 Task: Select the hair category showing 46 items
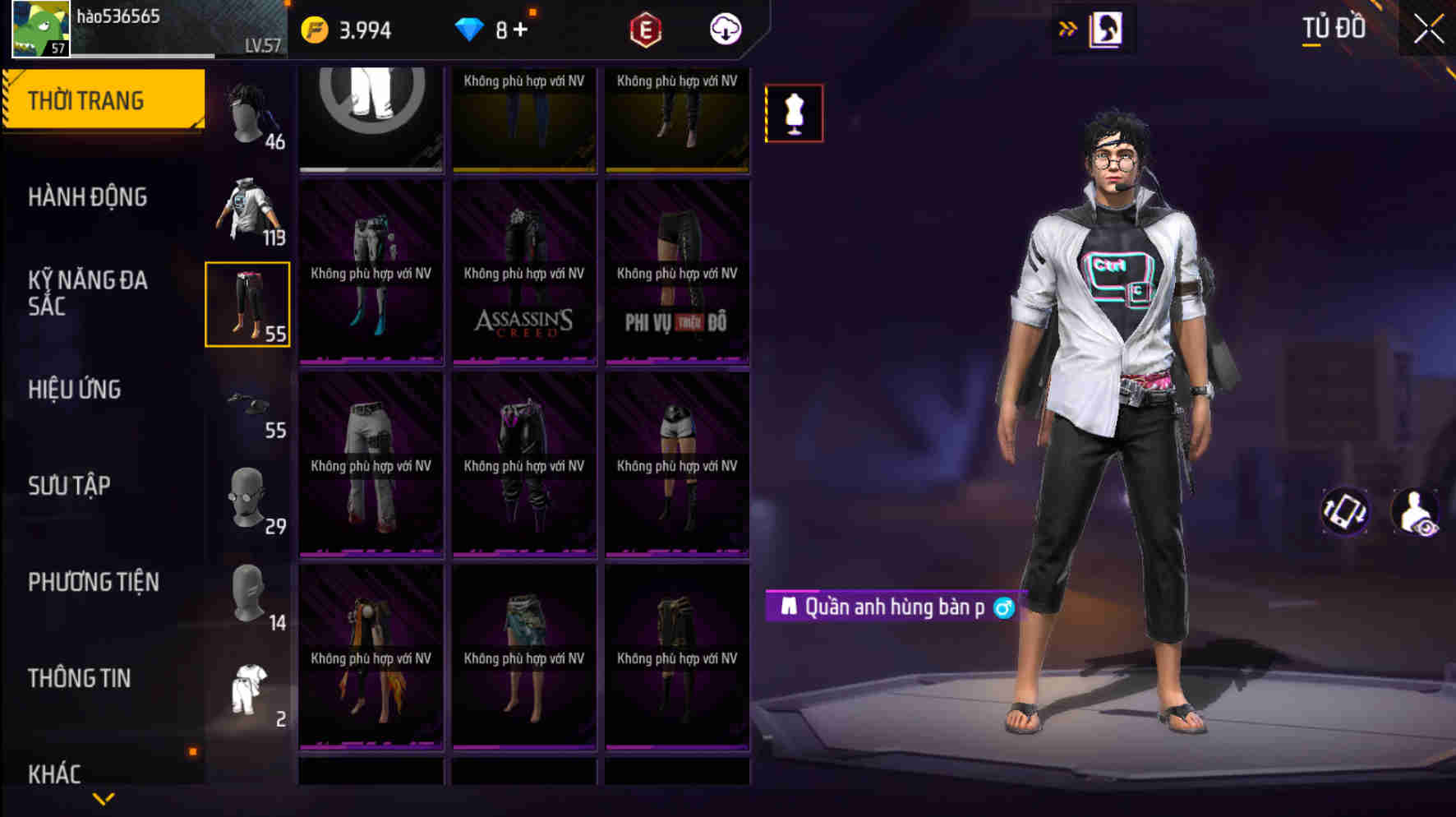click(x=248, y=111)
